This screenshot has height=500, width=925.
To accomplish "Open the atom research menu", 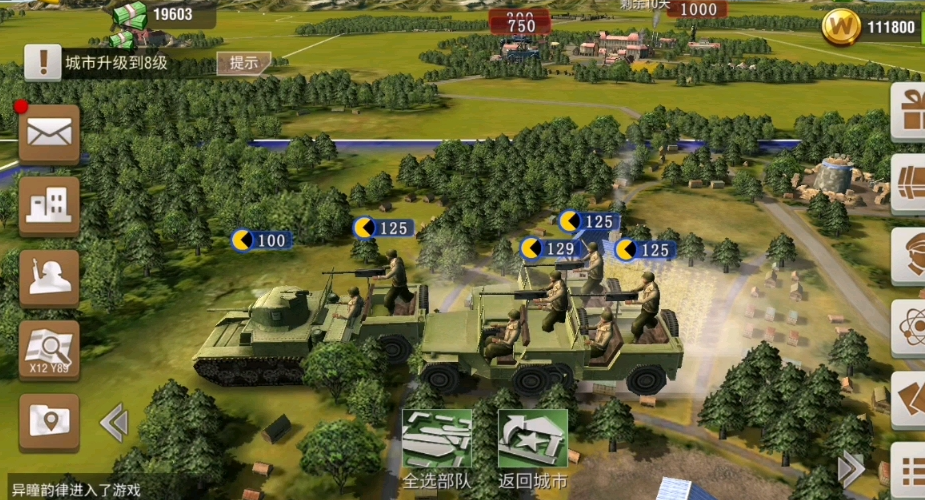I will [x=908, y=327].
